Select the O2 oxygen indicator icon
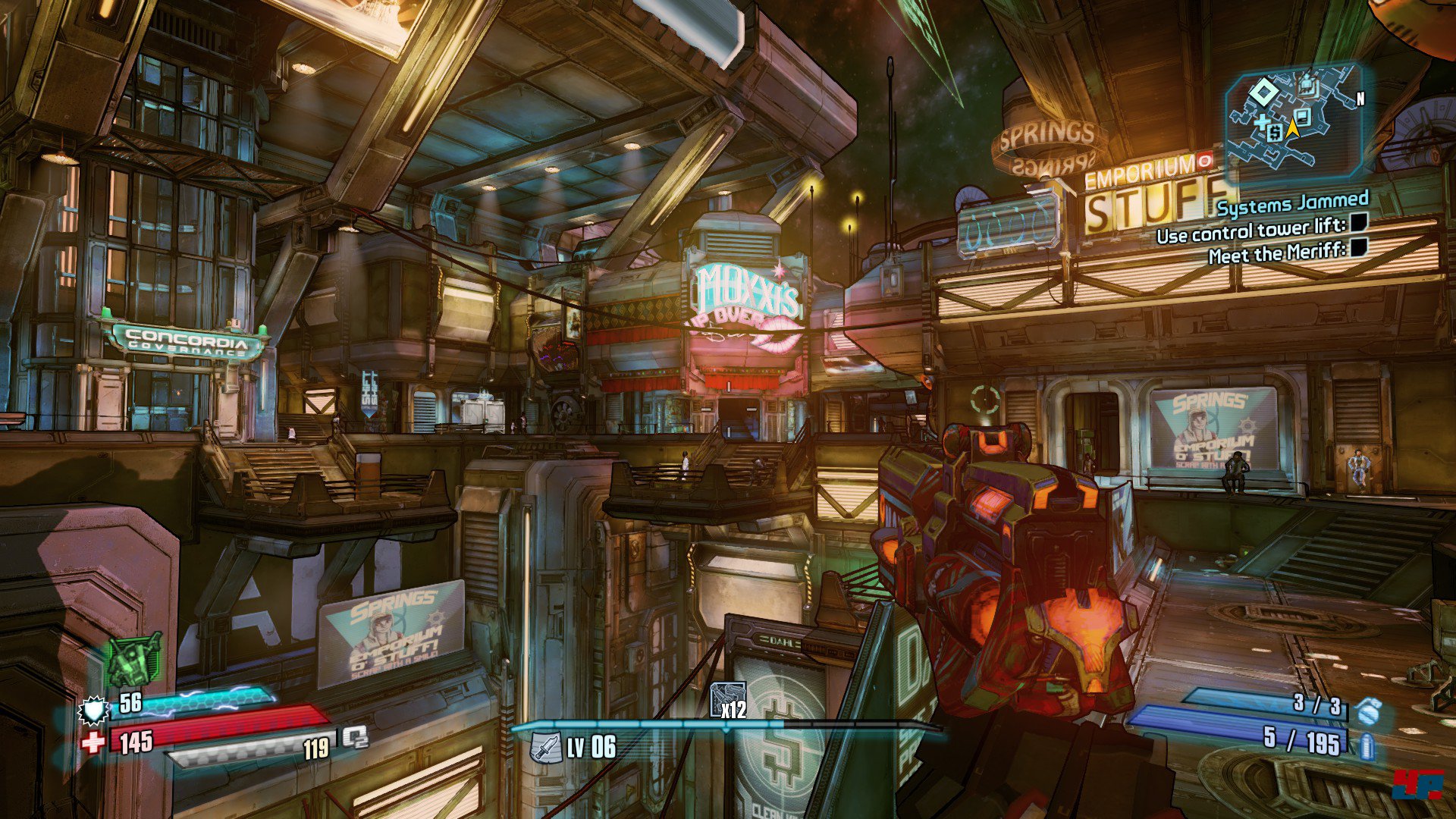 (355, 736)
